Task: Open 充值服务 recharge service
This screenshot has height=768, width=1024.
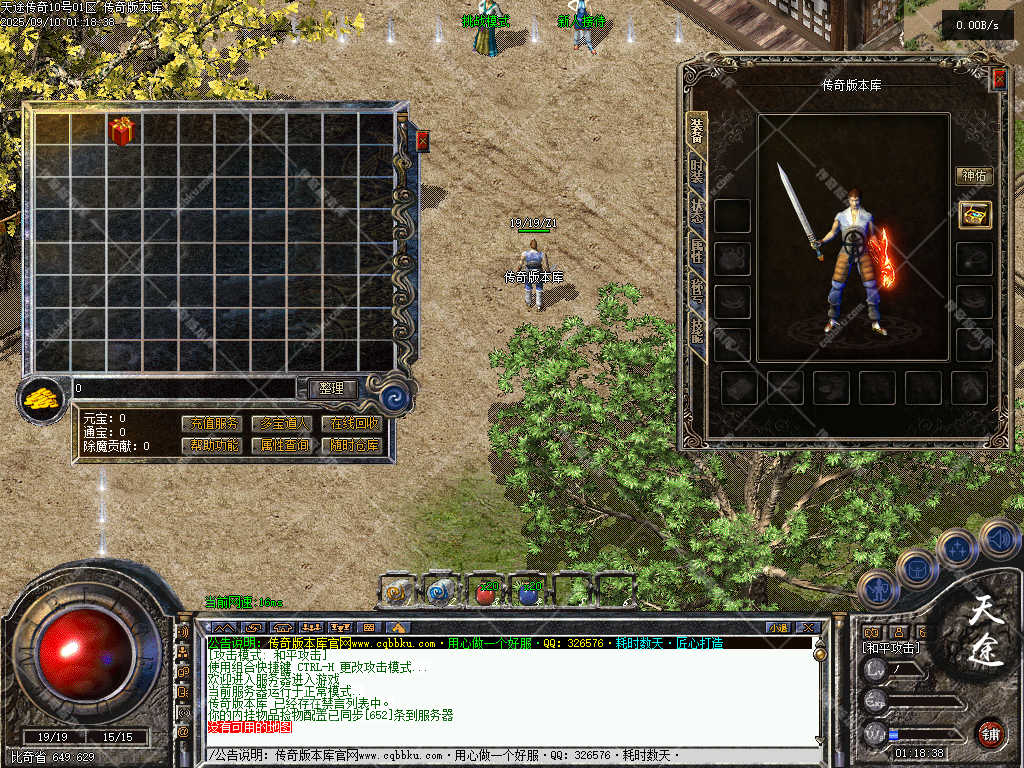Action: (x=212, y=424)
